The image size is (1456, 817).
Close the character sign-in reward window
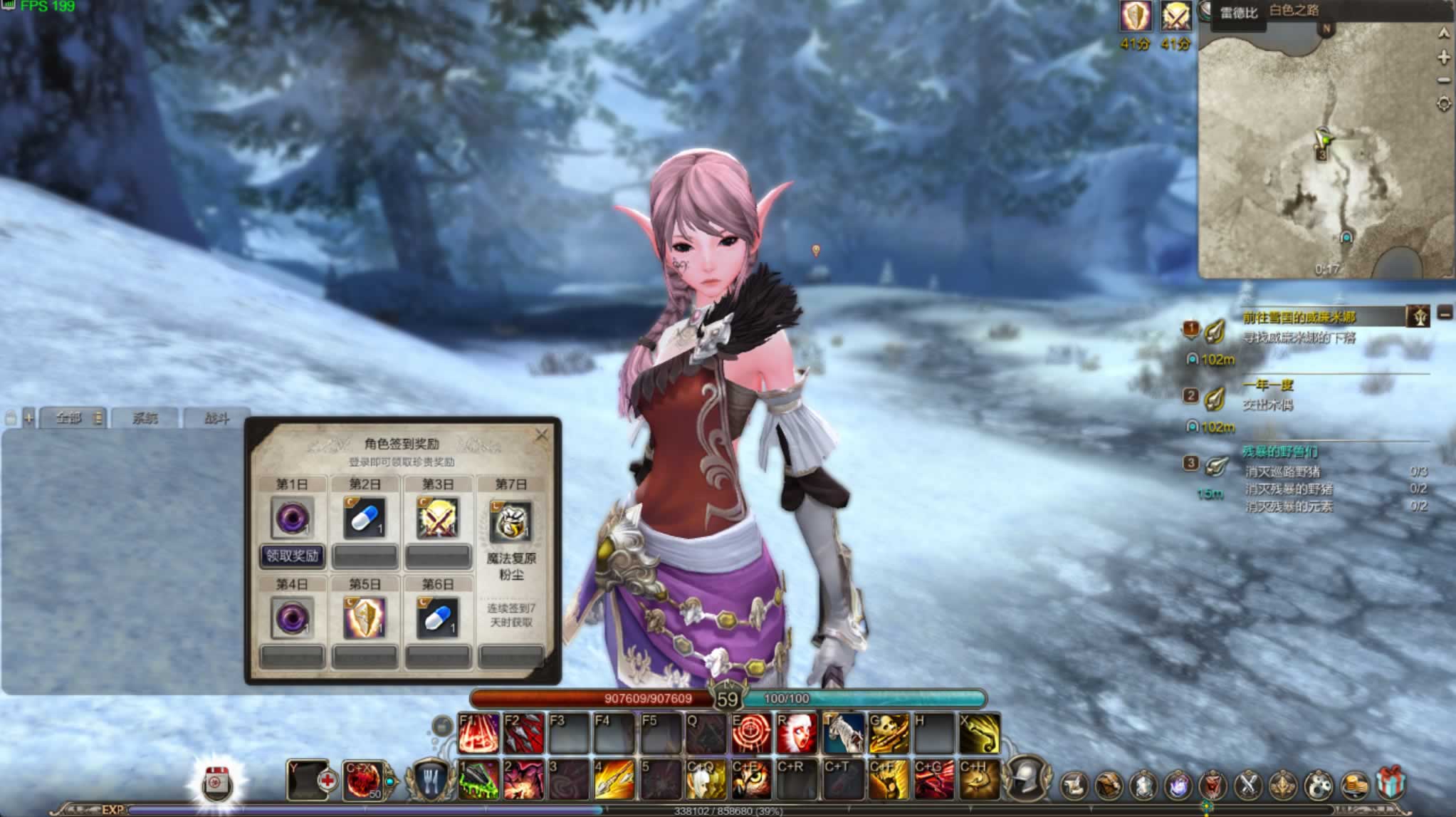click(x=542, y=434)
